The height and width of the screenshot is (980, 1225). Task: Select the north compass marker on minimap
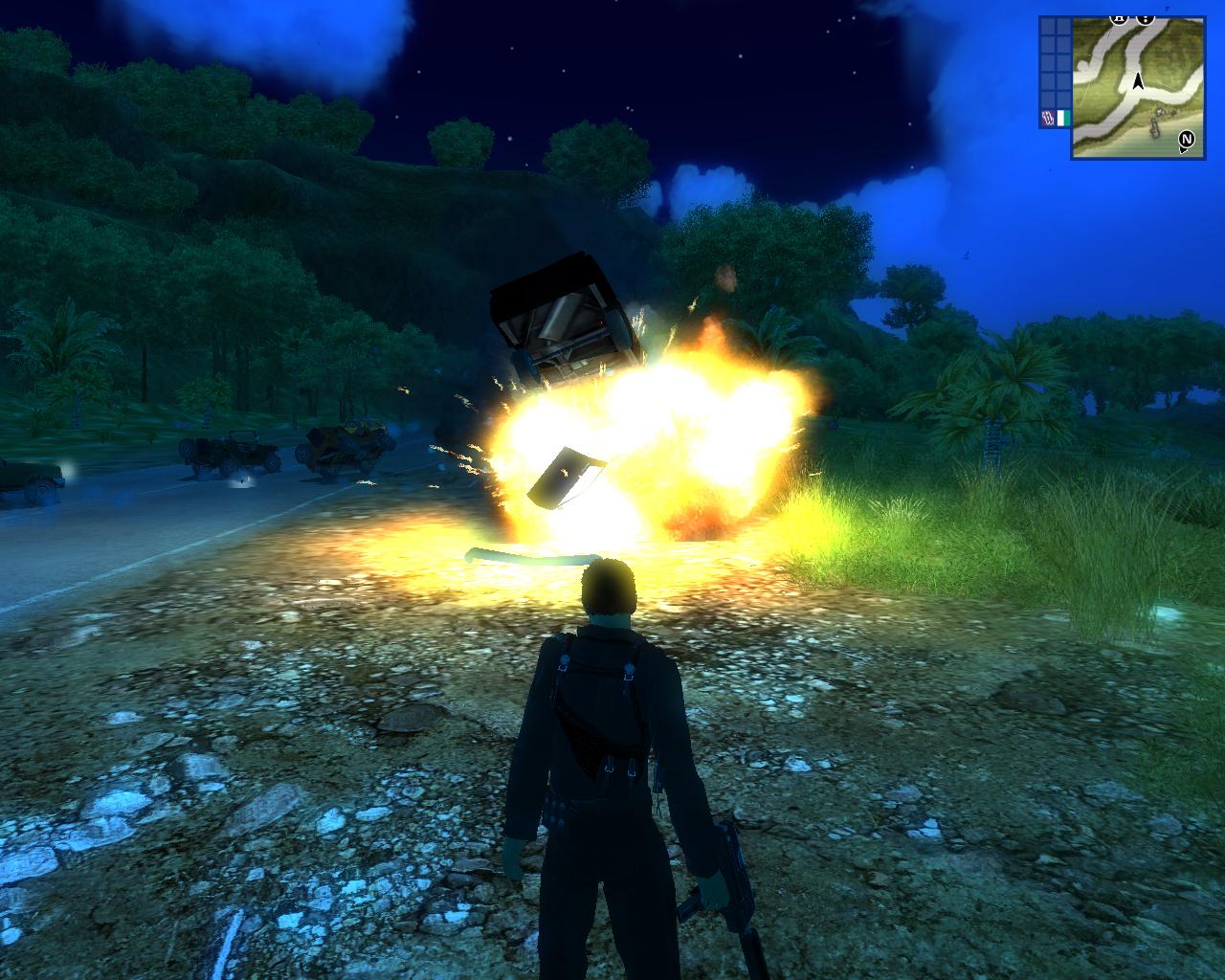point(1187,140)
